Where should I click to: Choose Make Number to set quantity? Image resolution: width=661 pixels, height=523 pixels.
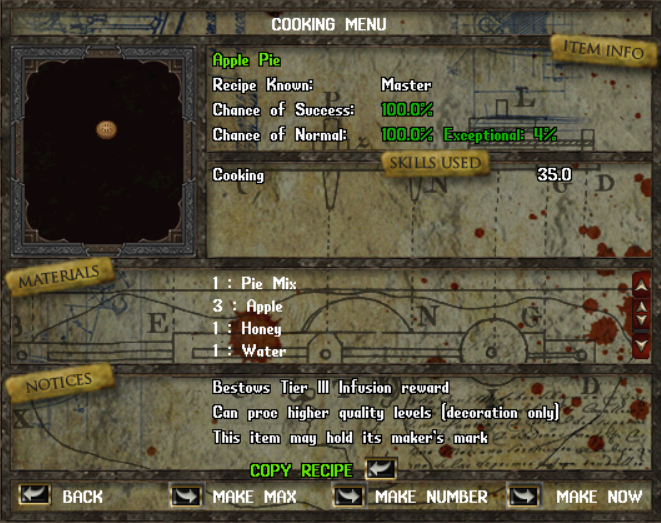(349, 495)
